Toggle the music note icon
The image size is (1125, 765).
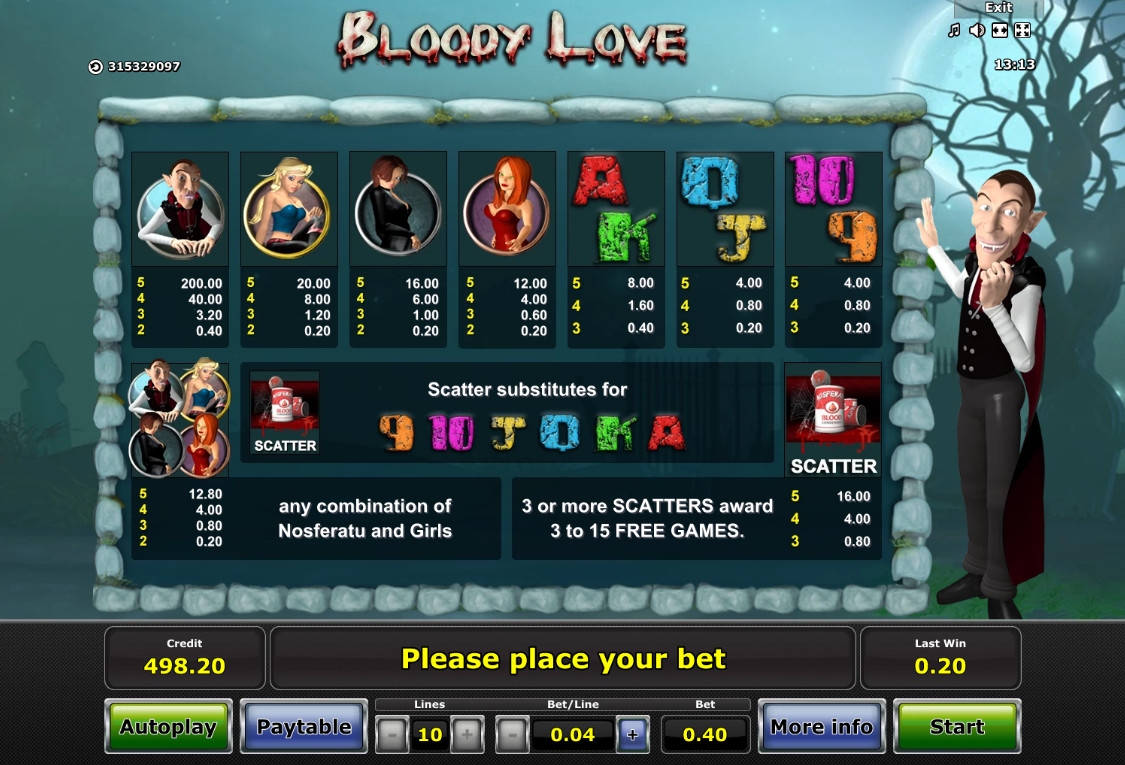pyautogui.click(x=955, y=31)
